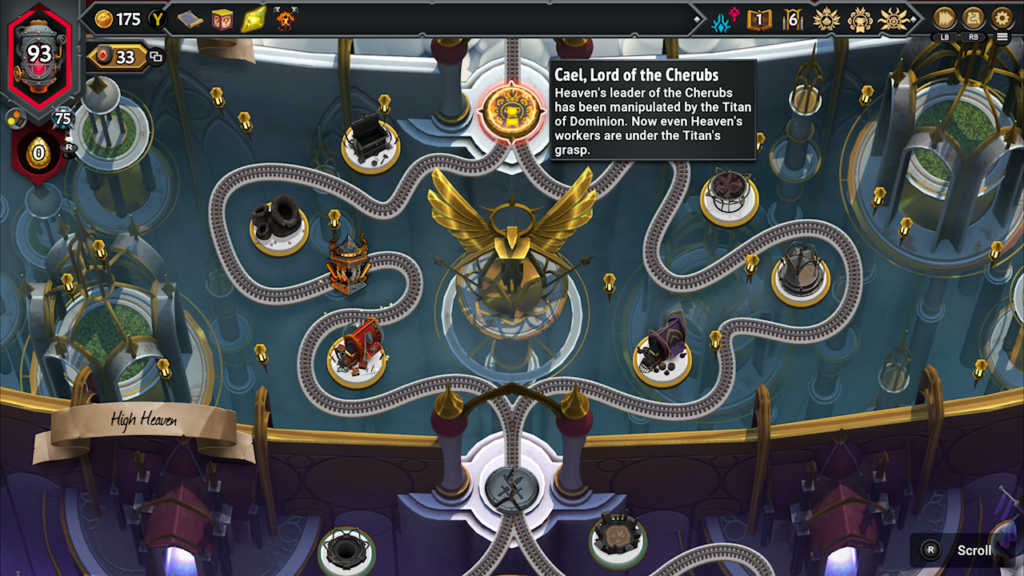1024x576 pixels.
Task: Toggle the fast-forward speed button
Action: click(x=944, y=18)
